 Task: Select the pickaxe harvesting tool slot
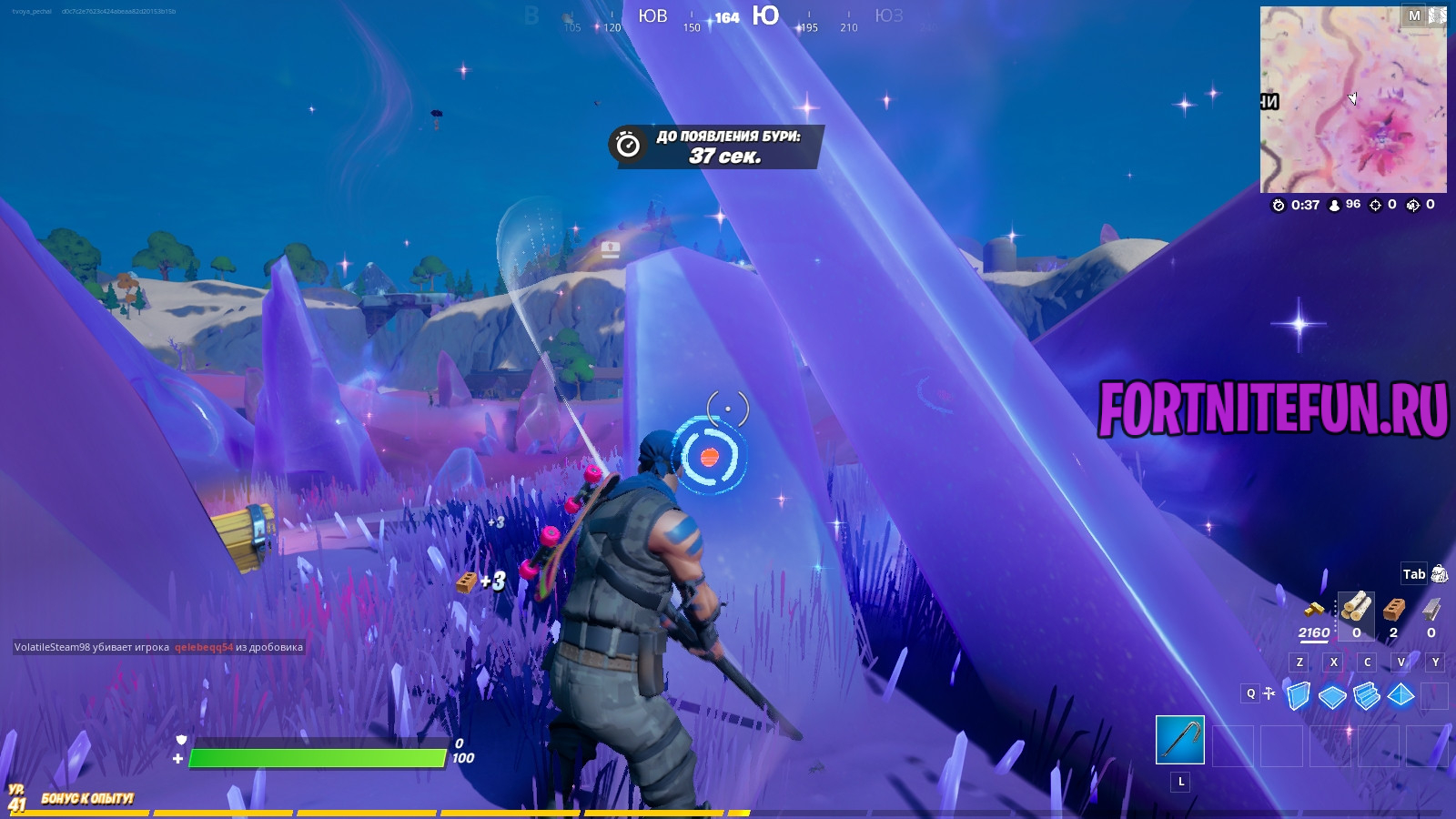[x=1180, y=740]
